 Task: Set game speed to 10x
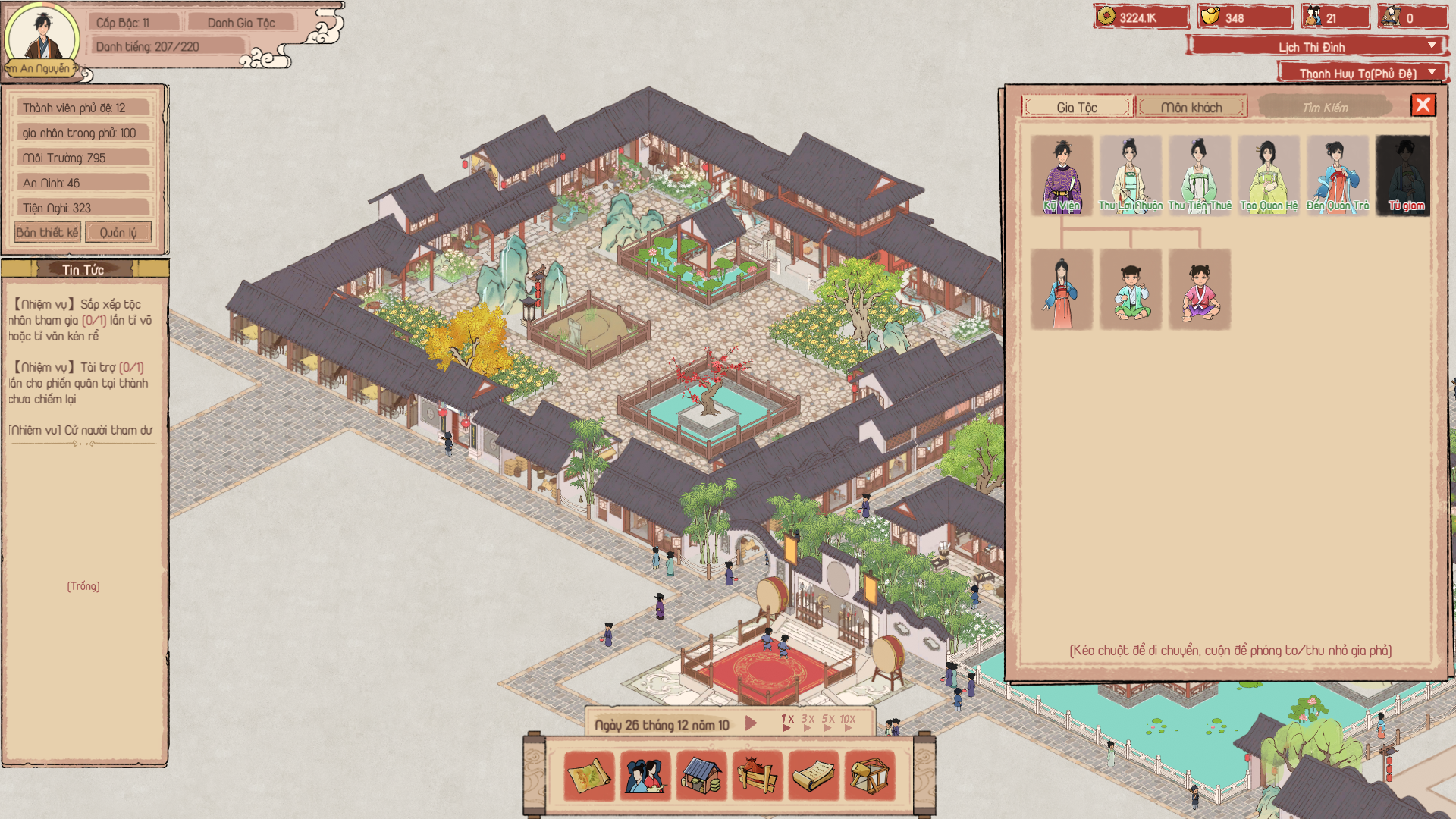coord(848,722)
